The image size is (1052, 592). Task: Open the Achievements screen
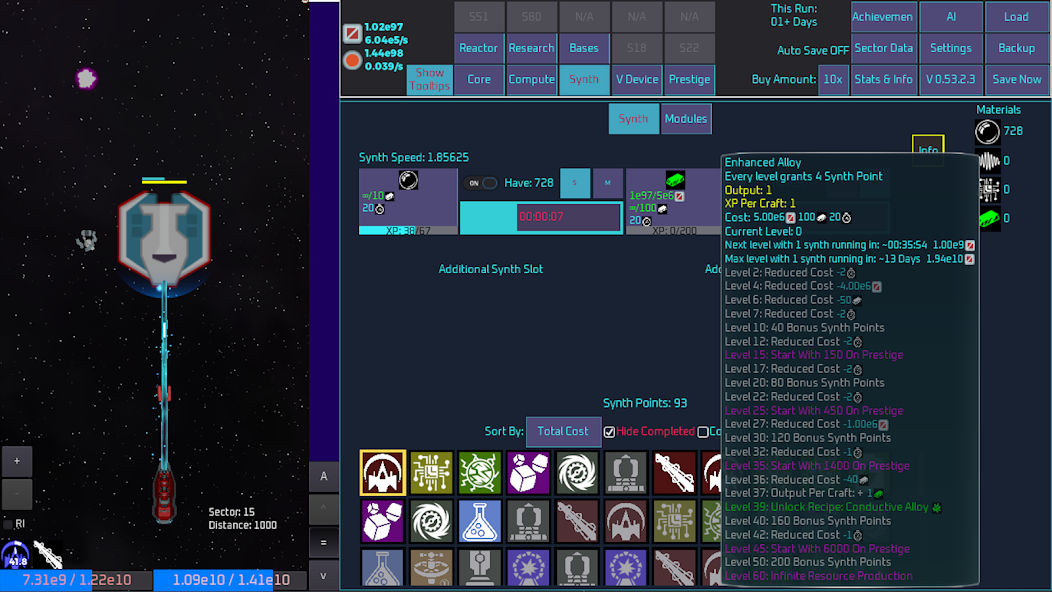click(884, 17)
